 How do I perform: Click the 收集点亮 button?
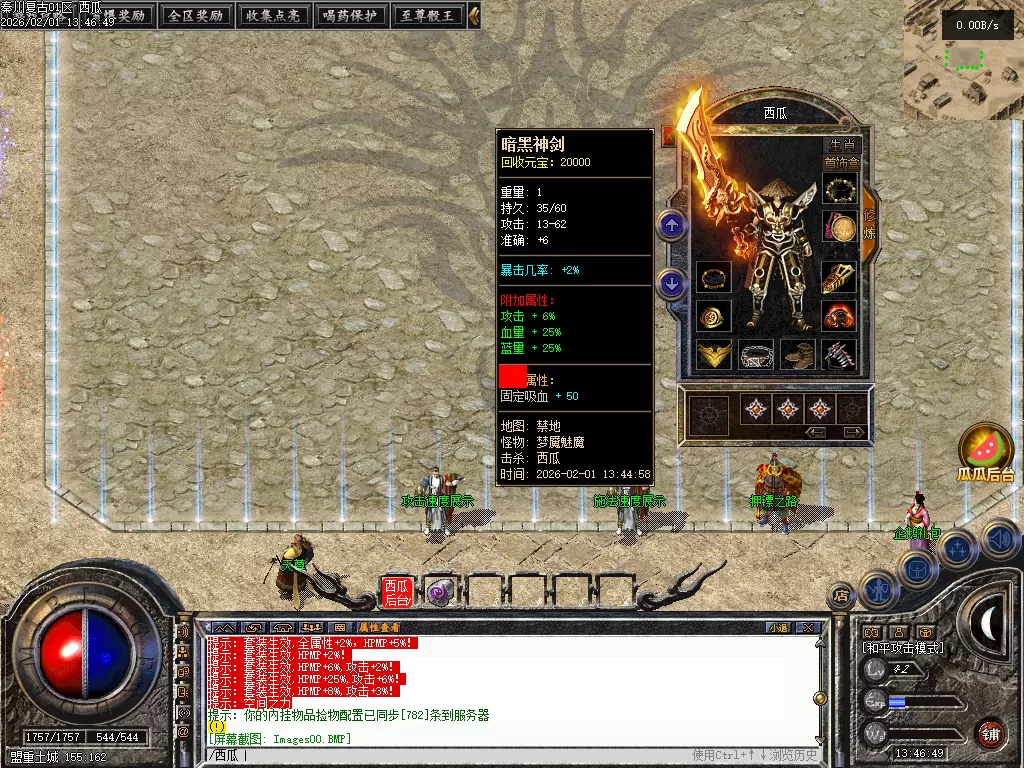(273, 15)
